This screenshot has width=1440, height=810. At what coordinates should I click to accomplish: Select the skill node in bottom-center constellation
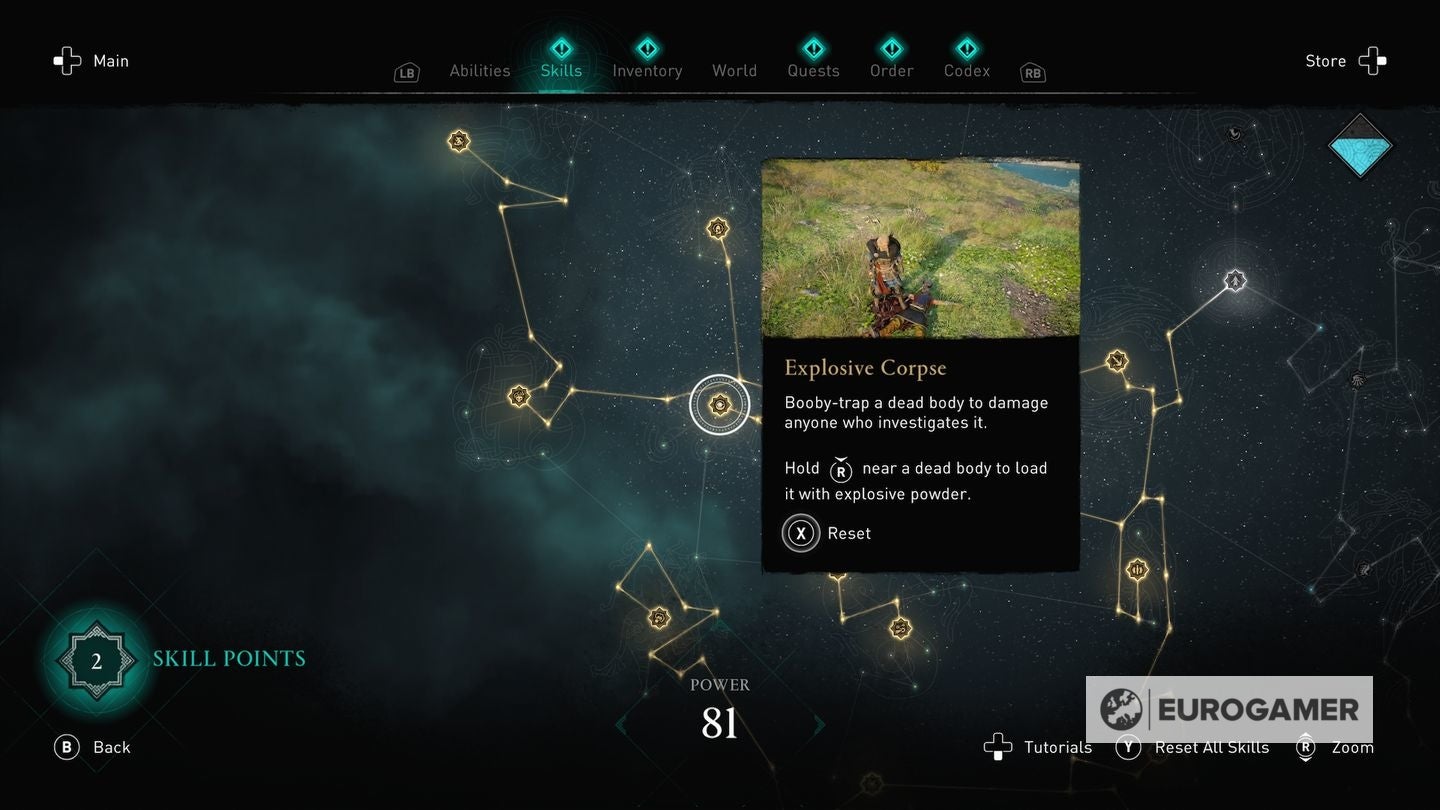pos(658,618)
